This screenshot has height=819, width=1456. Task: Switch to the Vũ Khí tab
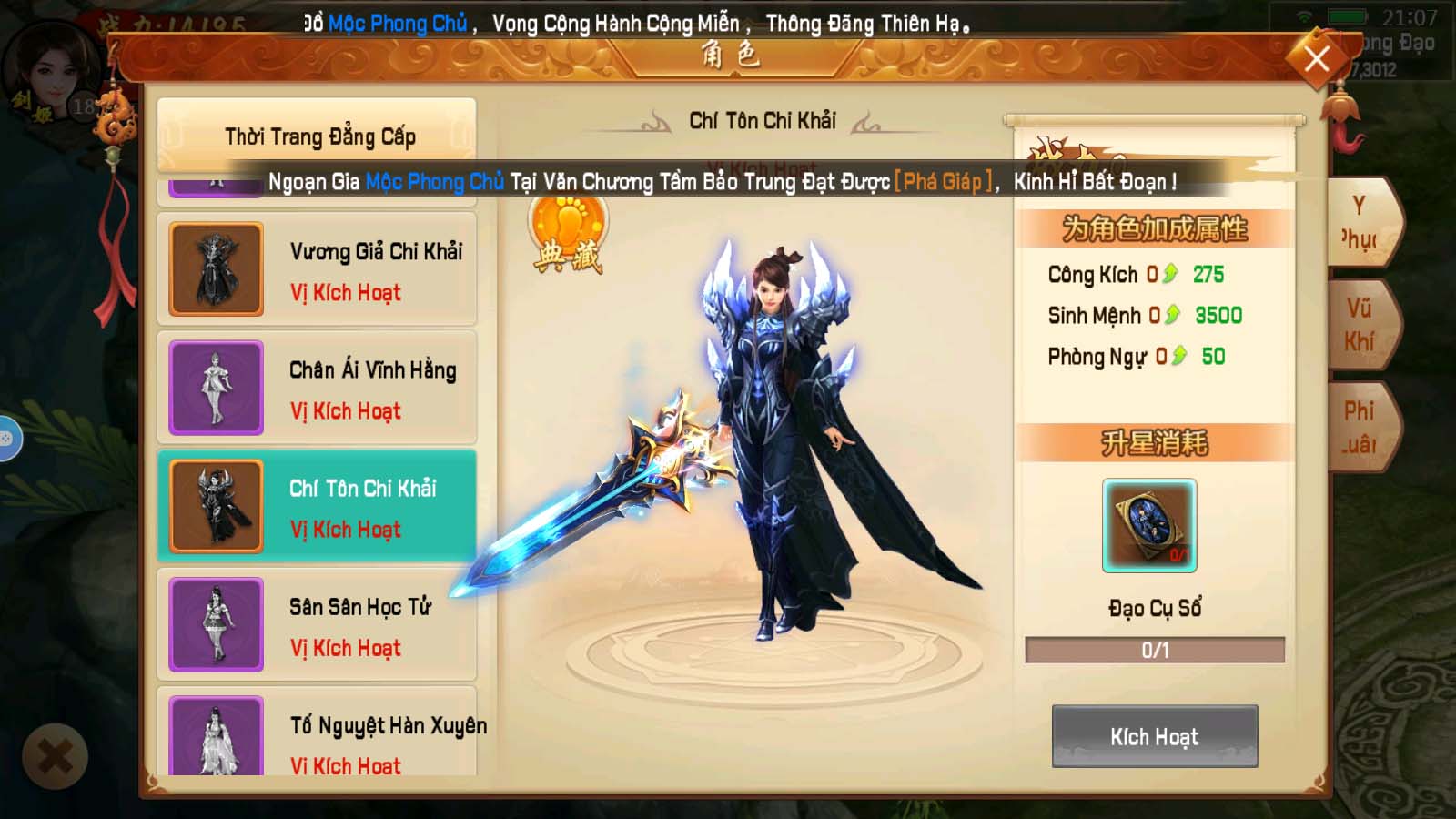pyautogui.click(x=1360, y=325)
